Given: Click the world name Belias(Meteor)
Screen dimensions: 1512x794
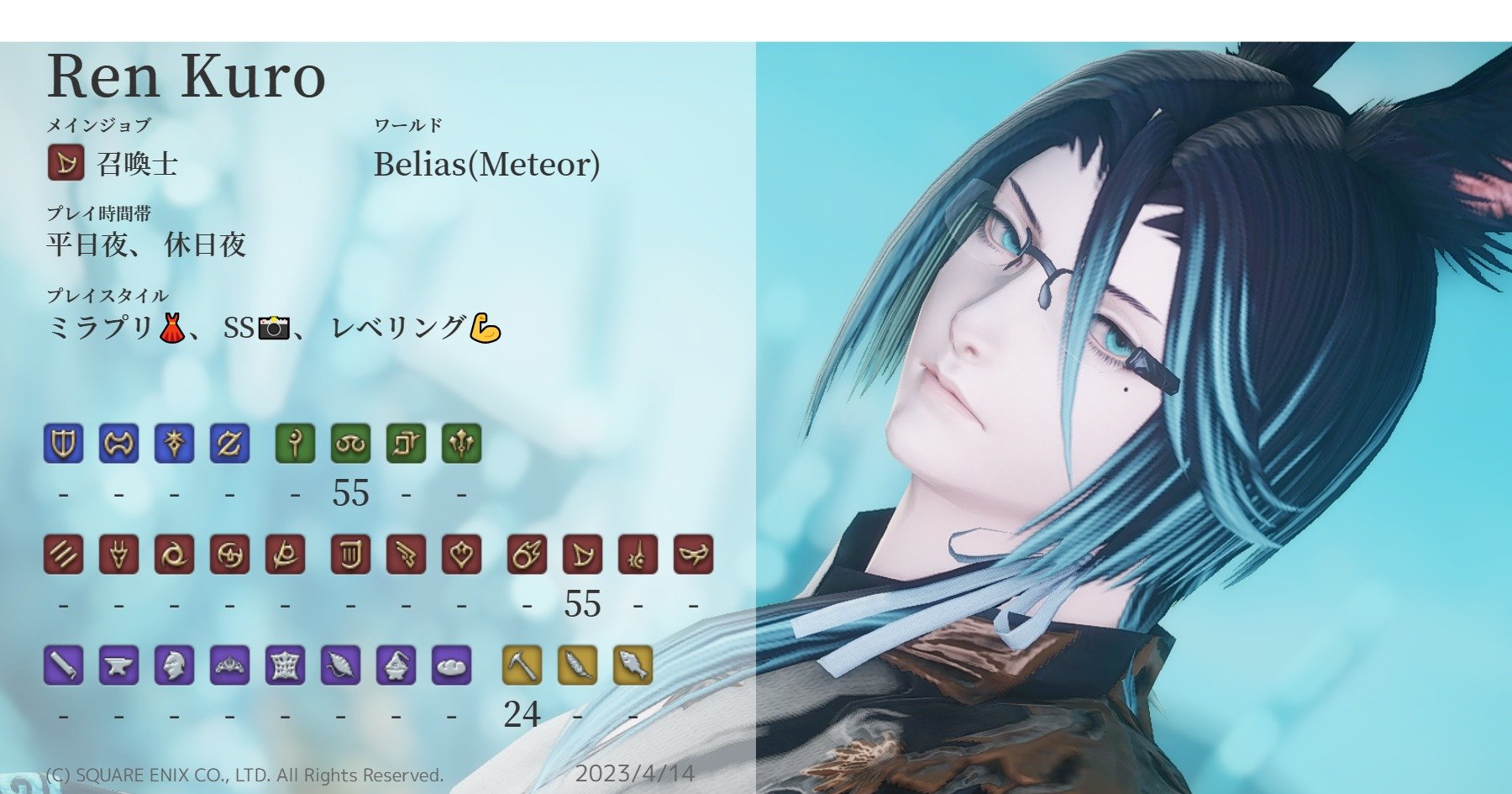Looking at the screenshot, I should 489,164.
